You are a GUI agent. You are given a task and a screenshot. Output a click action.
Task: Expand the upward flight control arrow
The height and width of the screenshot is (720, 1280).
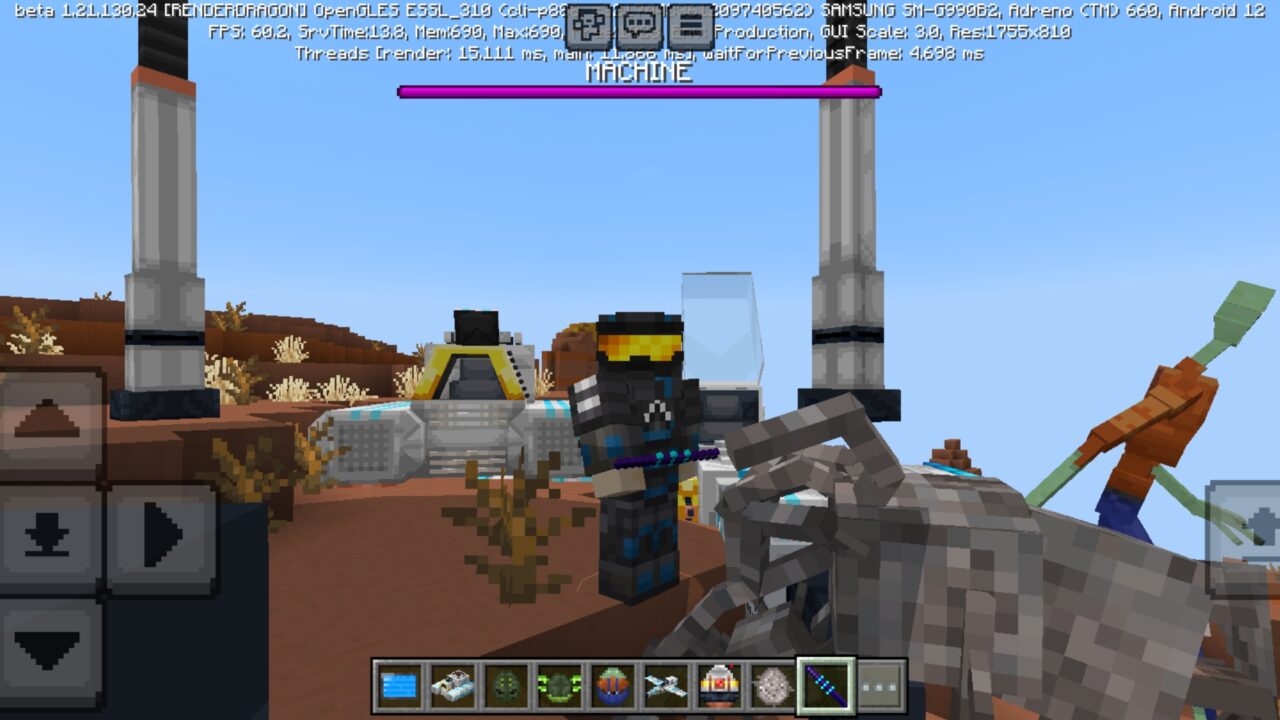(x=45, y=418)
